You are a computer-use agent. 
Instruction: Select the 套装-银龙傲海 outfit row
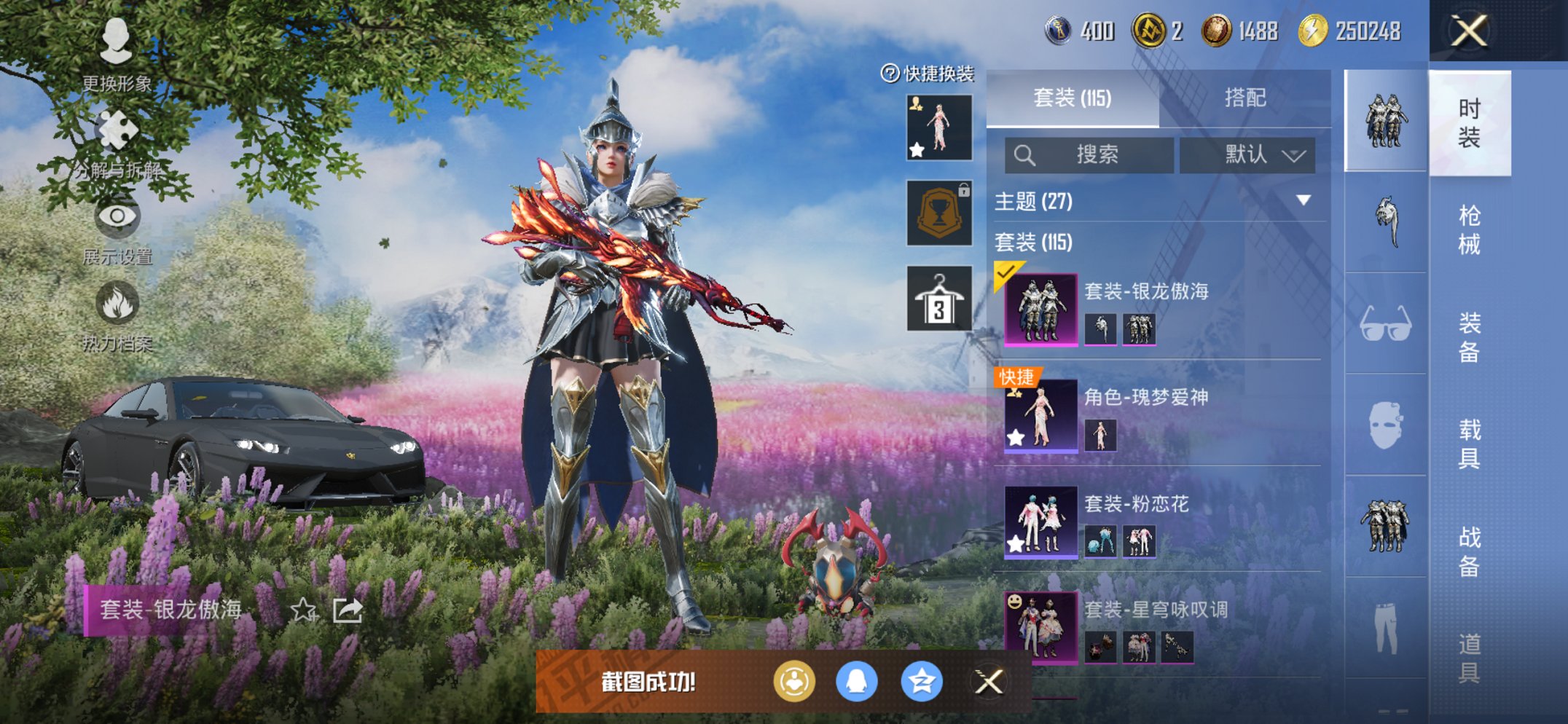[1159, 310]
